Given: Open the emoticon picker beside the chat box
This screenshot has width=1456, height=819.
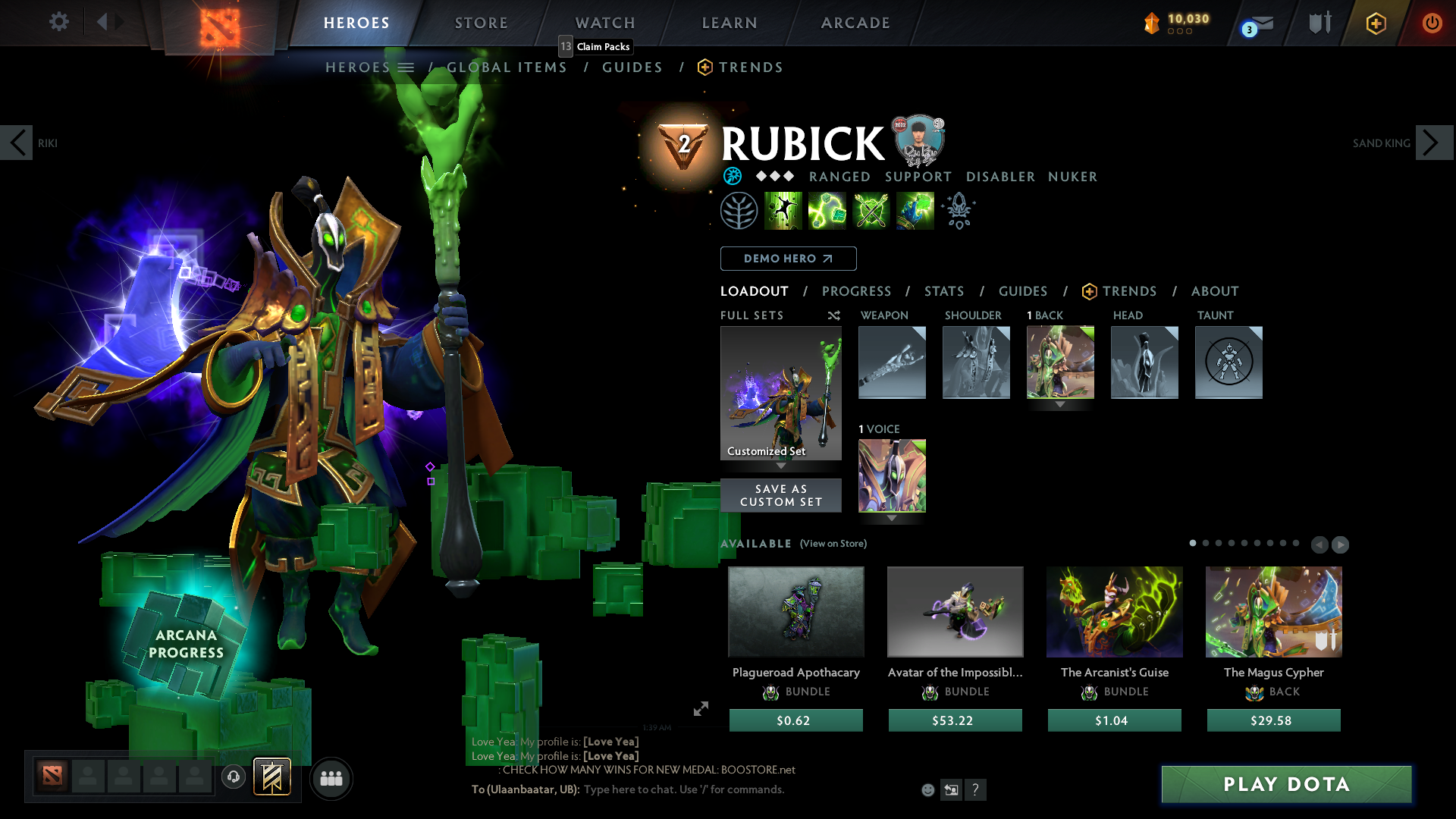Looking at the screenshot, I should pos(927,789).
